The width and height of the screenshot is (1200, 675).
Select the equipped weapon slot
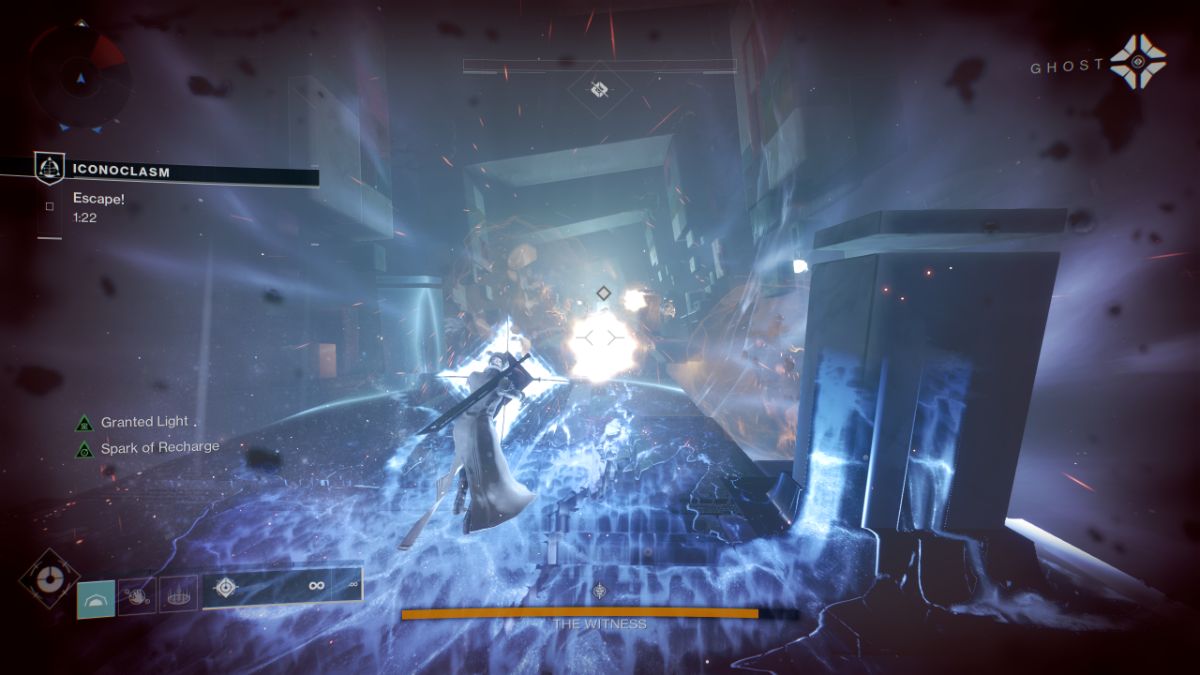coord(281,587)
